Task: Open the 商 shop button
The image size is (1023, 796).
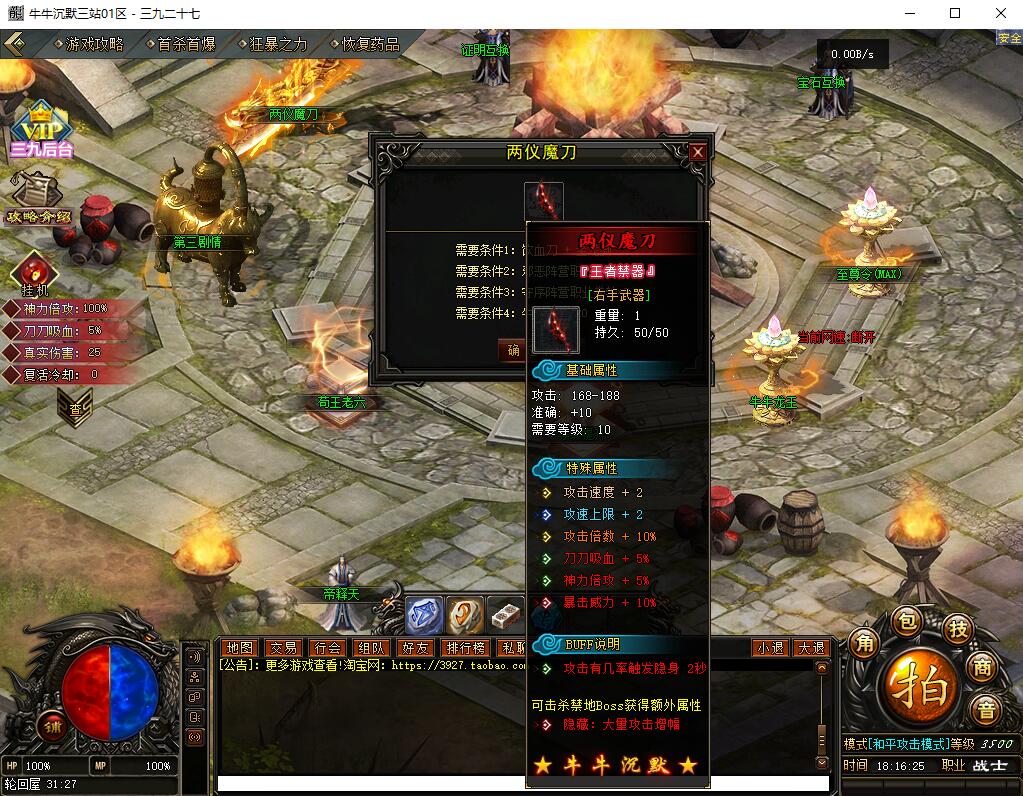Action: click(x=984, y=669)
